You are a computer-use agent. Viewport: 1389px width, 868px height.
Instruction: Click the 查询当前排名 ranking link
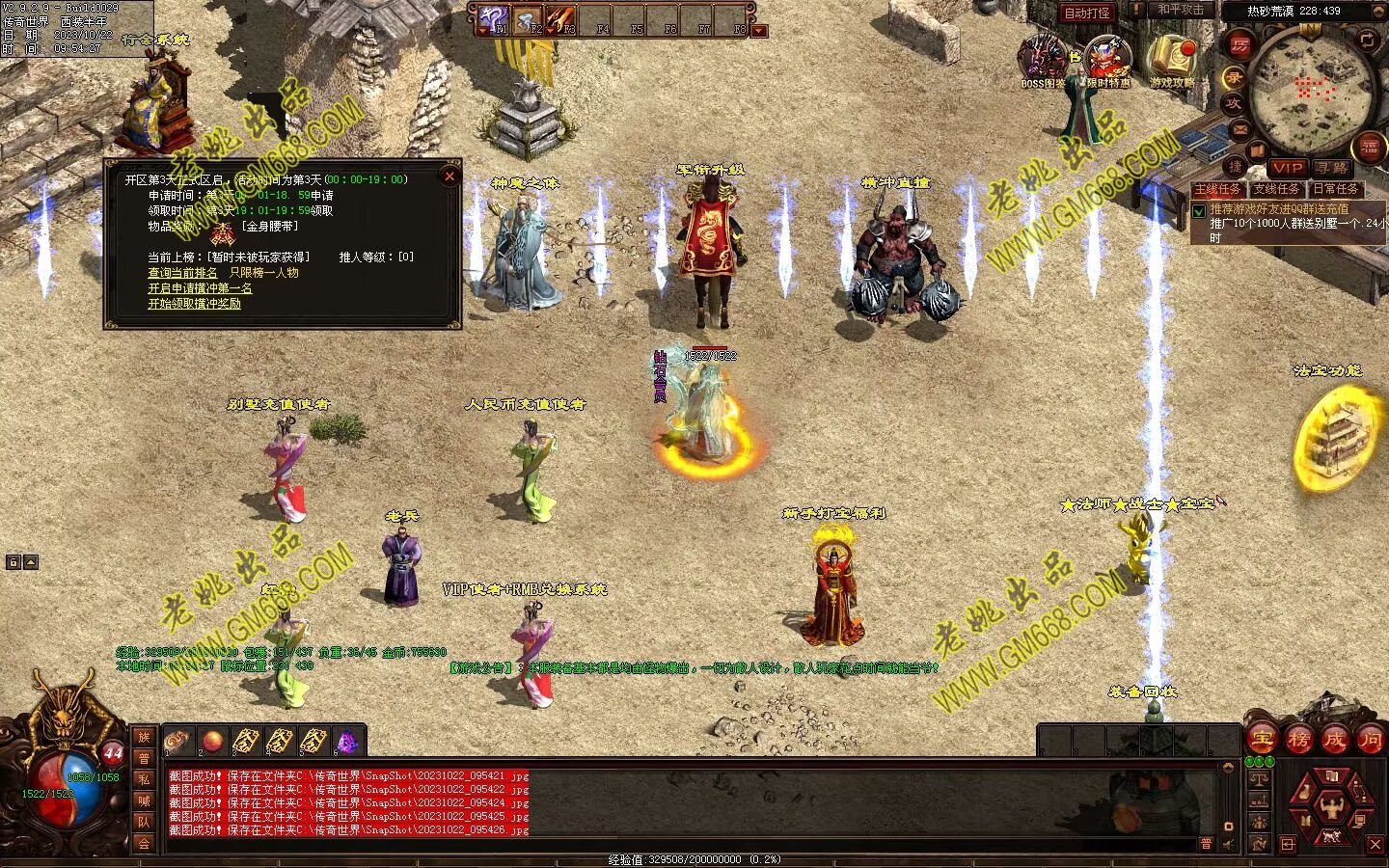click(x=182, y=273)
